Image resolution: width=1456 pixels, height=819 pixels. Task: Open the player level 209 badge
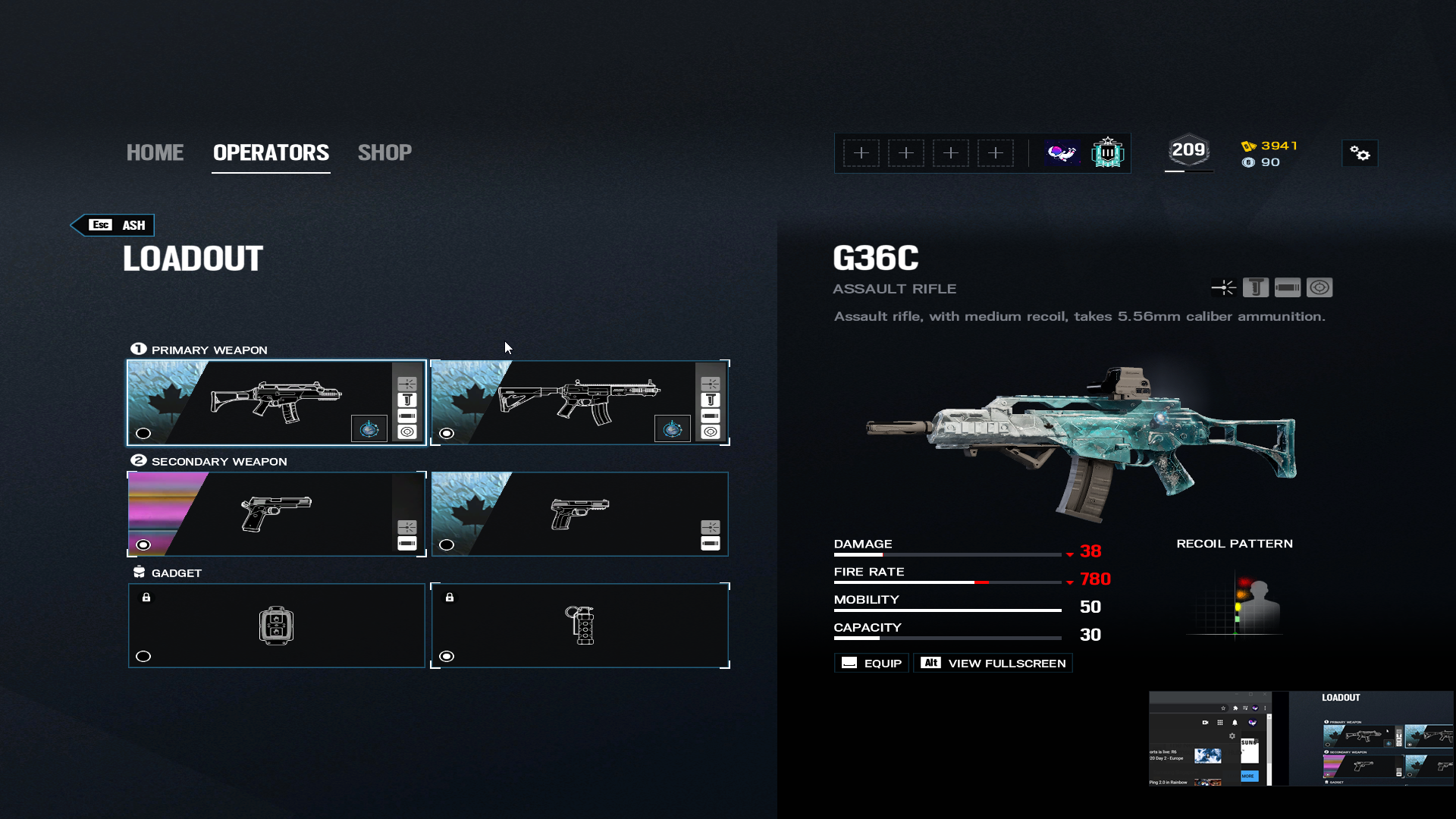pos(1188,151)
